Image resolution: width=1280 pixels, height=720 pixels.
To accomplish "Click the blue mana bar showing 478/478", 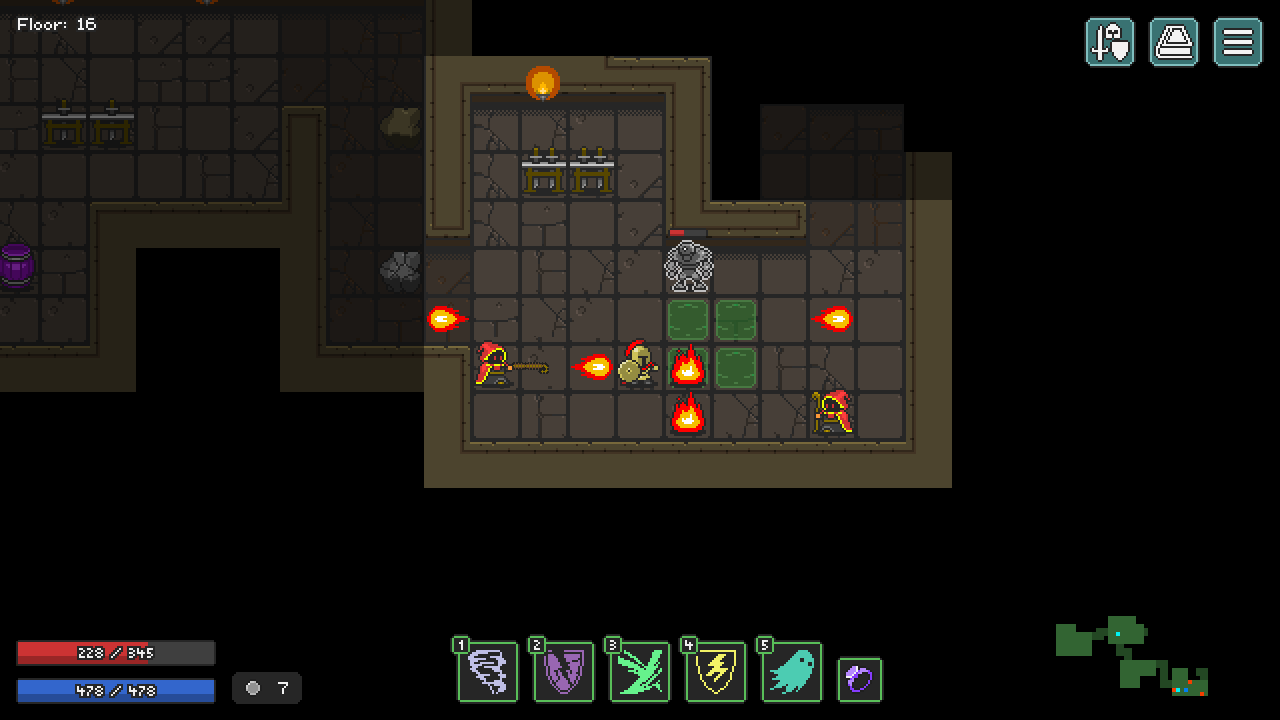I will point(115,688).
